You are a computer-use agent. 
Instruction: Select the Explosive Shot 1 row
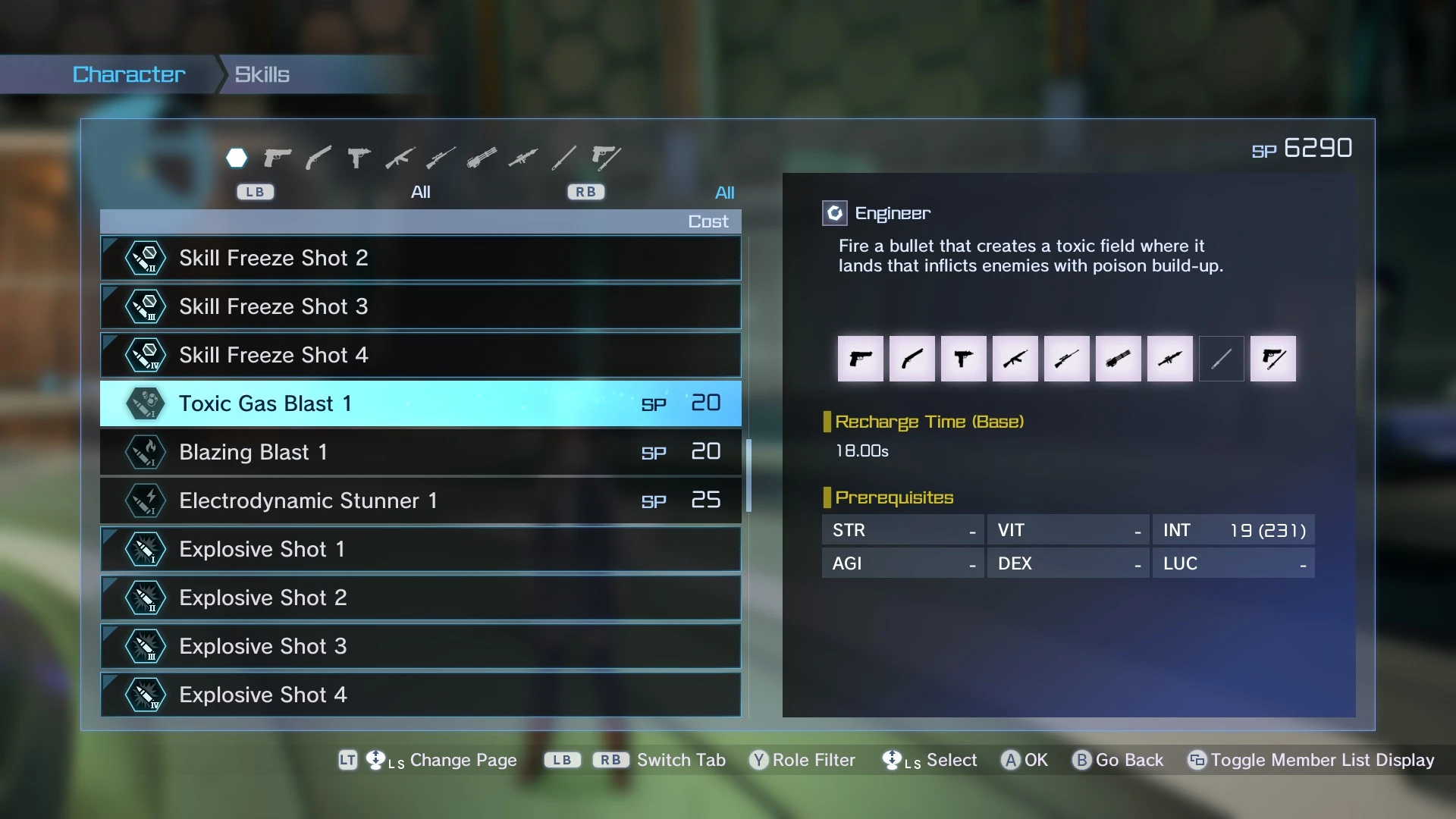420,549
